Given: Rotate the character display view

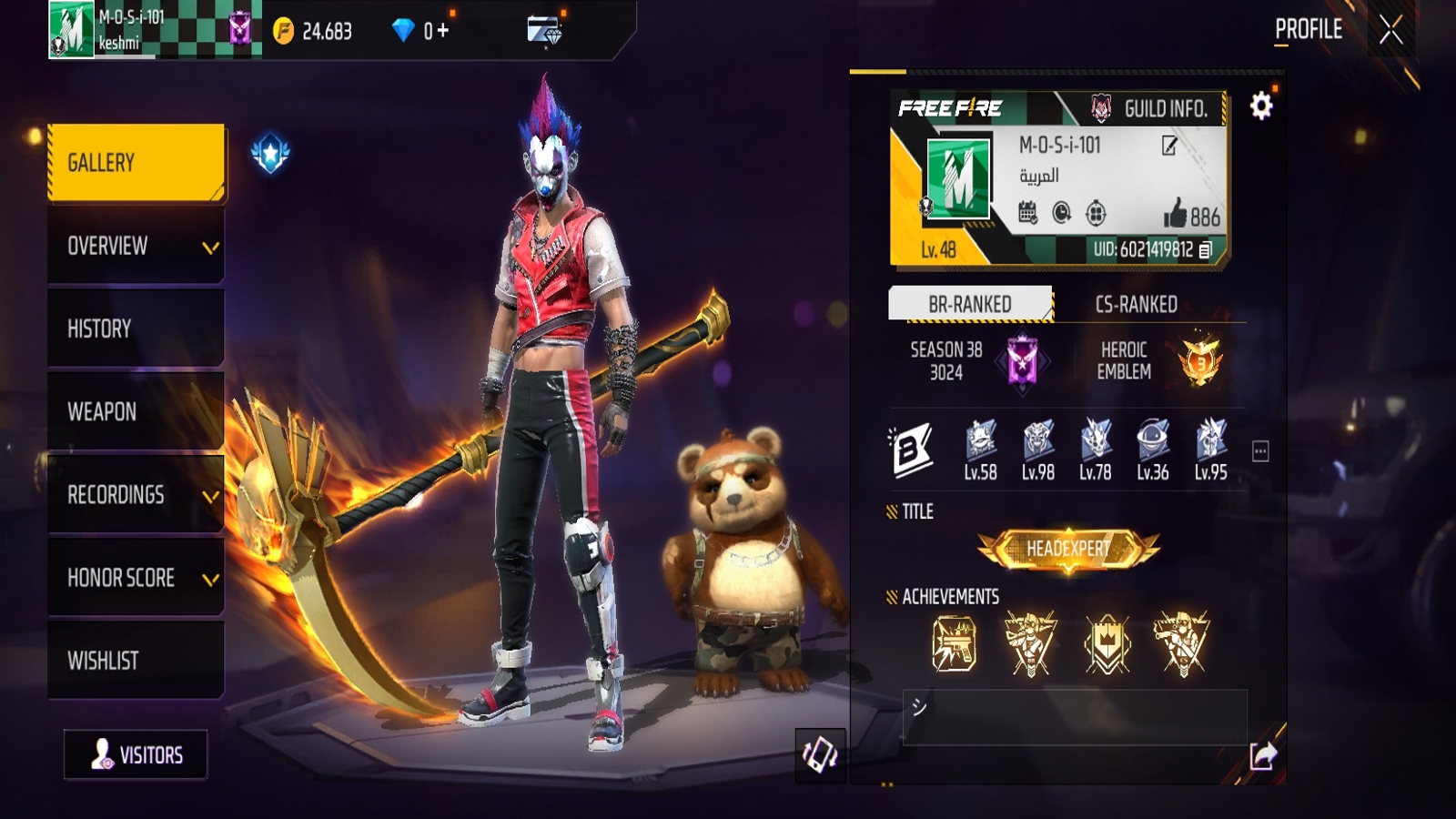Looking at the screenshot, I should (x=820, y=754).
